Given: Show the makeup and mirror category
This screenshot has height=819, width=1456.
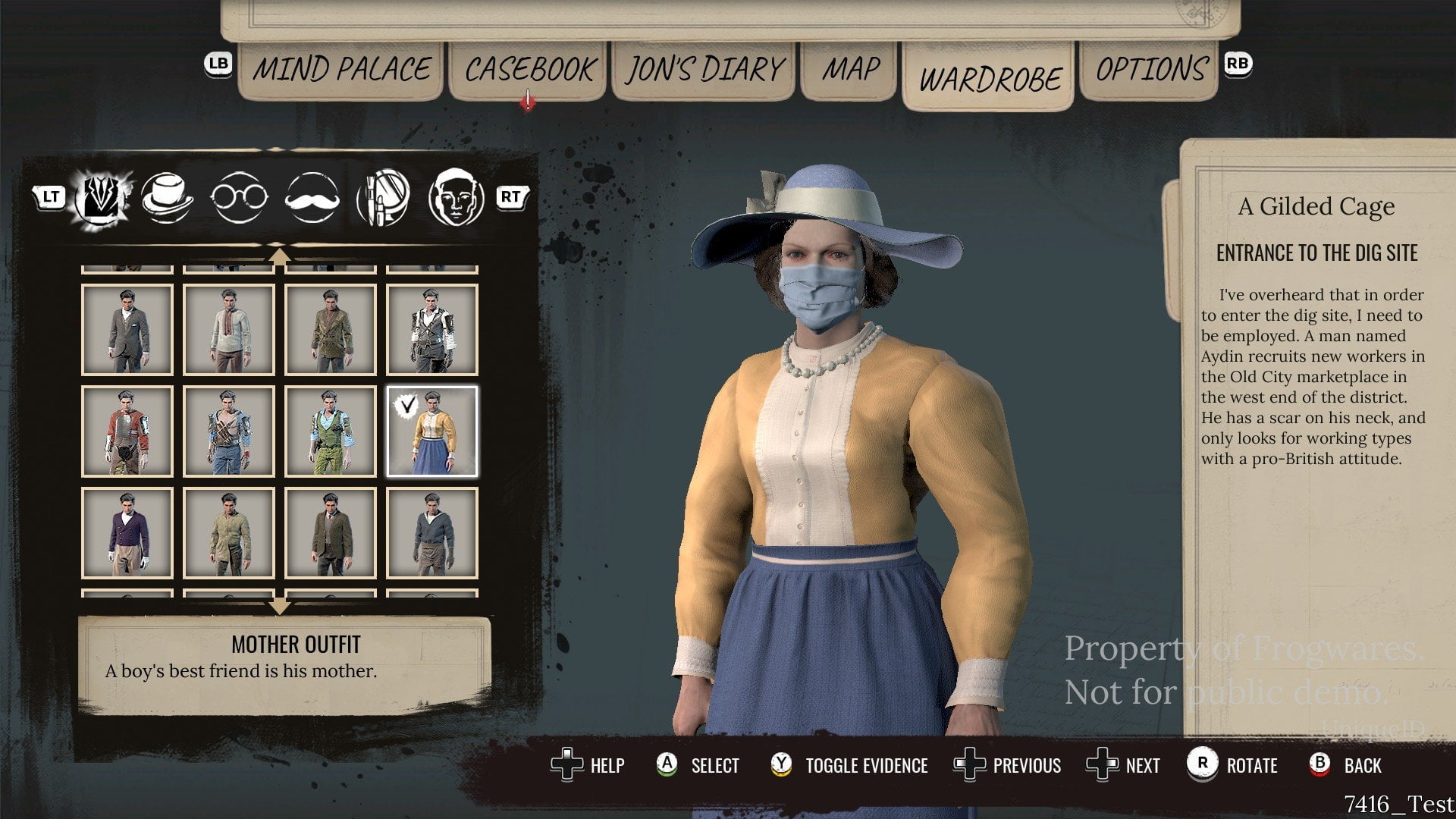Looking at the screenshot, I should click(x=383, y=197).
